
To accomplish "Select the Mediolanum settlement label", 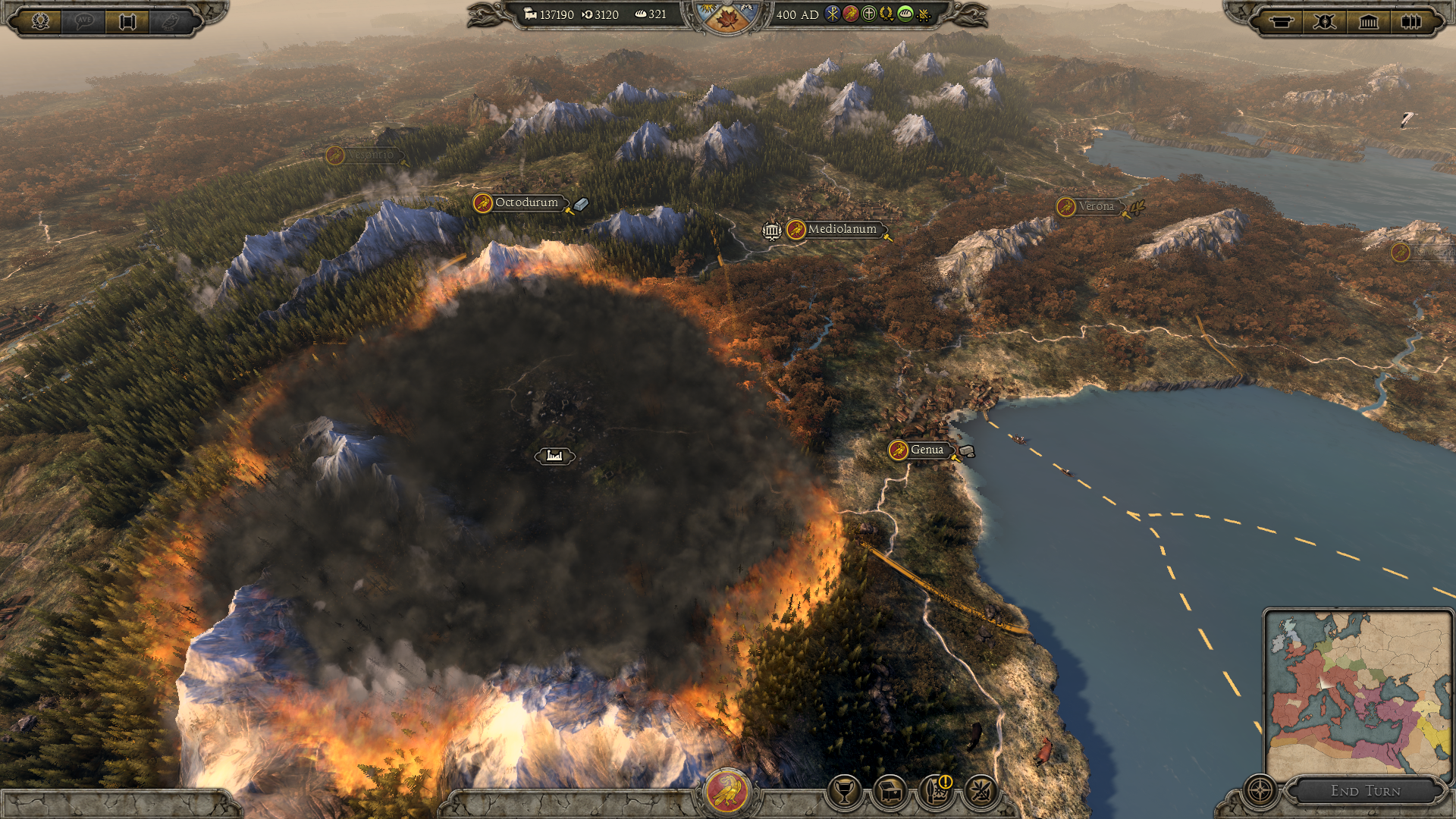I will pyautogui.click(x=841, y=229).
